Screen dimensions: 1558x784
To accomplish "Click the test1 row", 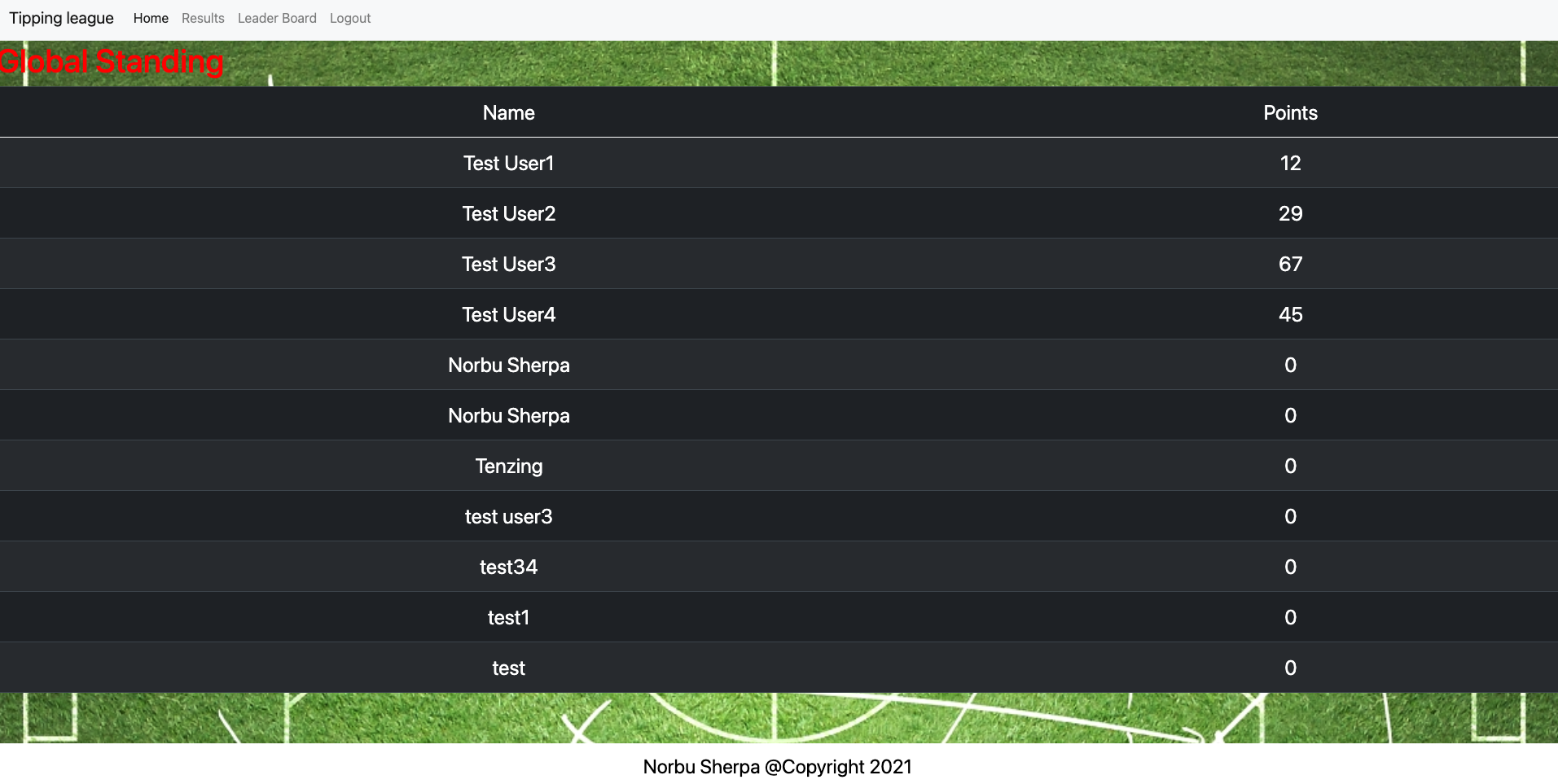I will pyautogui.click(x=508, y=617).
